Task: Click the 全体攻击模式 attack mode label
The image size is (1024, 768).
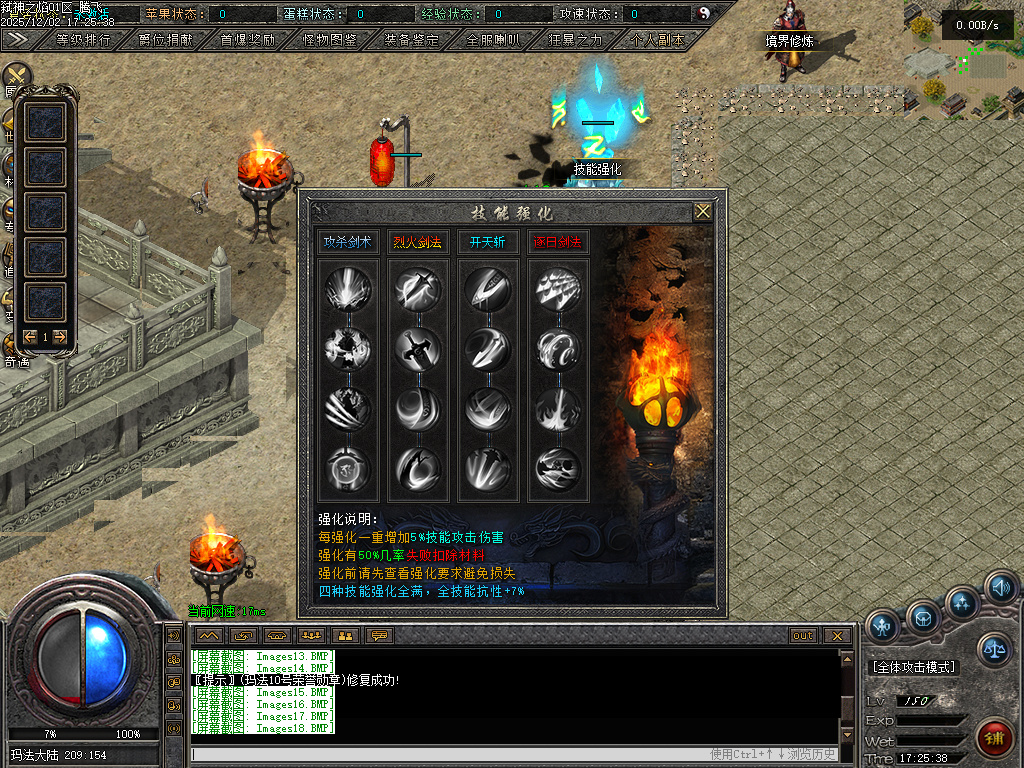Action: click(914, 667)
